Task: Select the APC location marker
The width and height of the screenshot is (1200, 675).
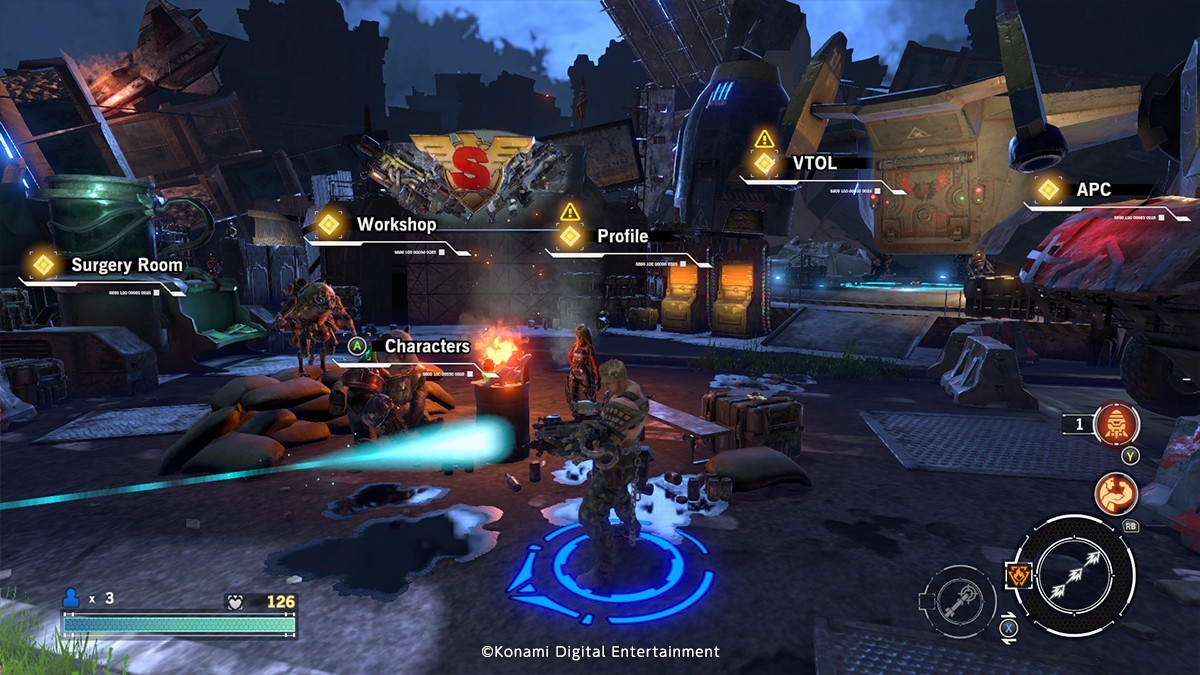Action: [x=1048, y=189]
